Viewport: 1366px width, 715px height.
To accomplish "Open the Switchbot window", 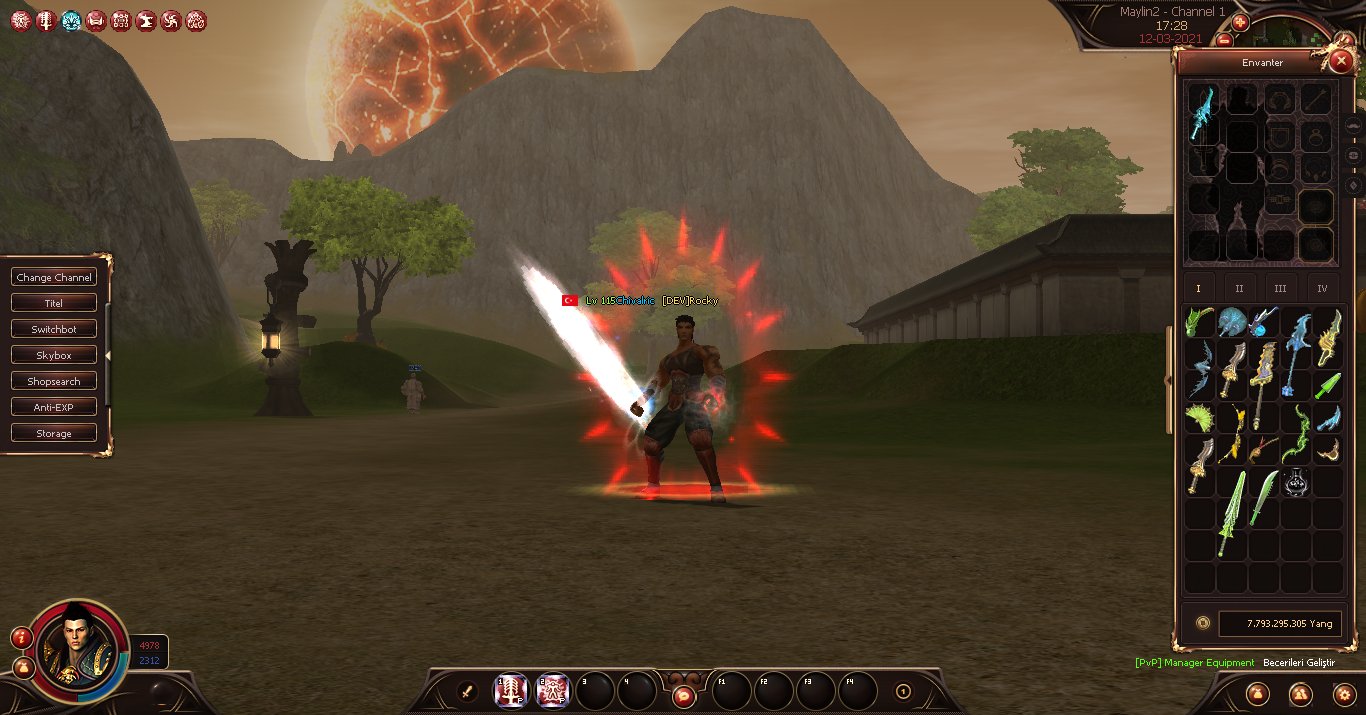I will click(54, 329).
